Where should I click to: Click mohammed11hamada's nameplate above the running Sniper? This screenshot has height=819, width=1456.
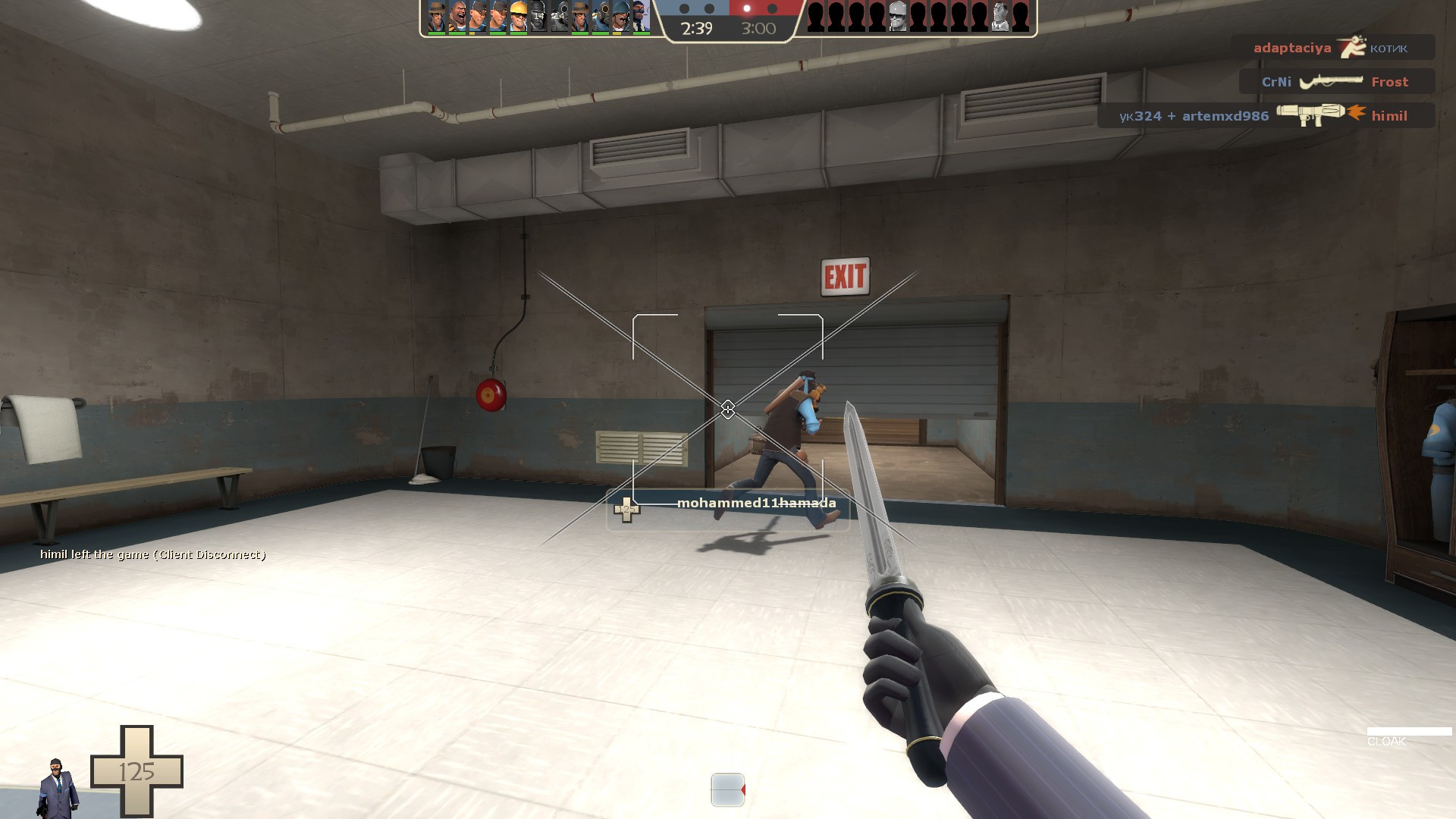tap(756, 502)
